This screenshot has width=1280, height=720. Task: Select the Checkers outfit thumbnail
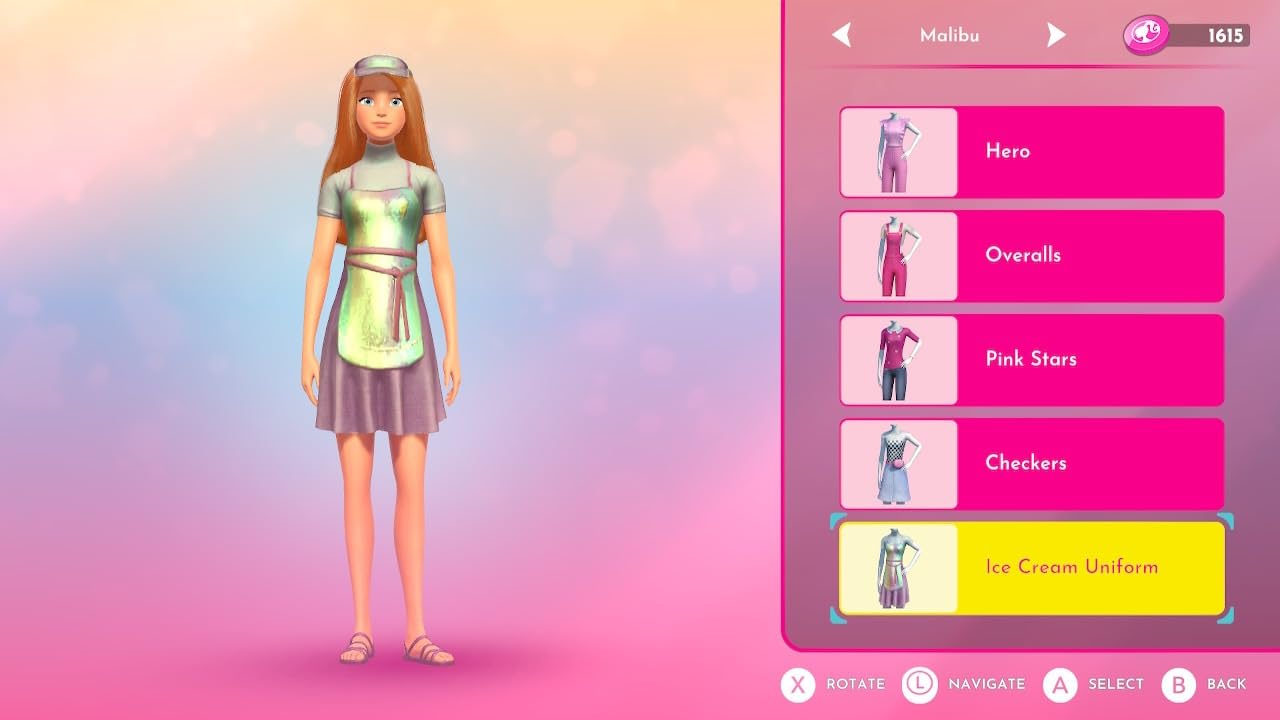click(898, 463)
